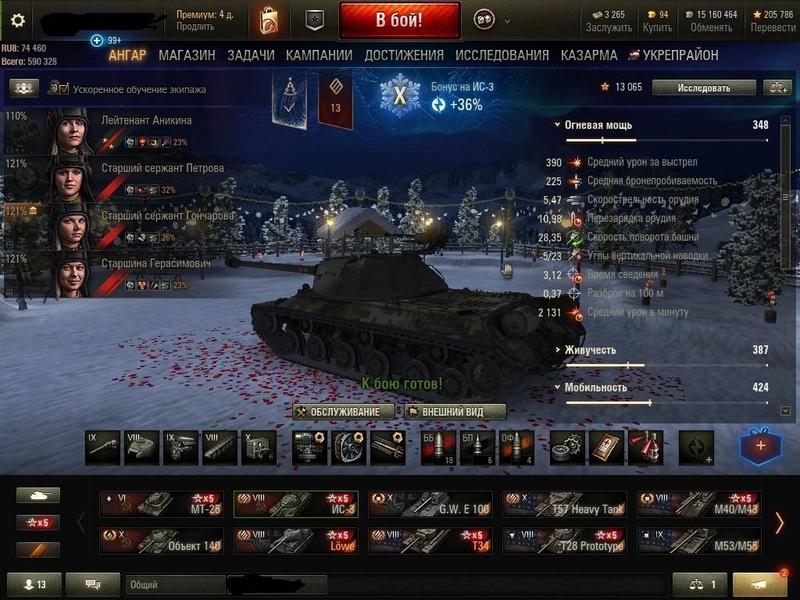Screen dimensions: 800x600
Task: Open the settings gear menu
Action: pyautogui.click(x=16, y=20)
